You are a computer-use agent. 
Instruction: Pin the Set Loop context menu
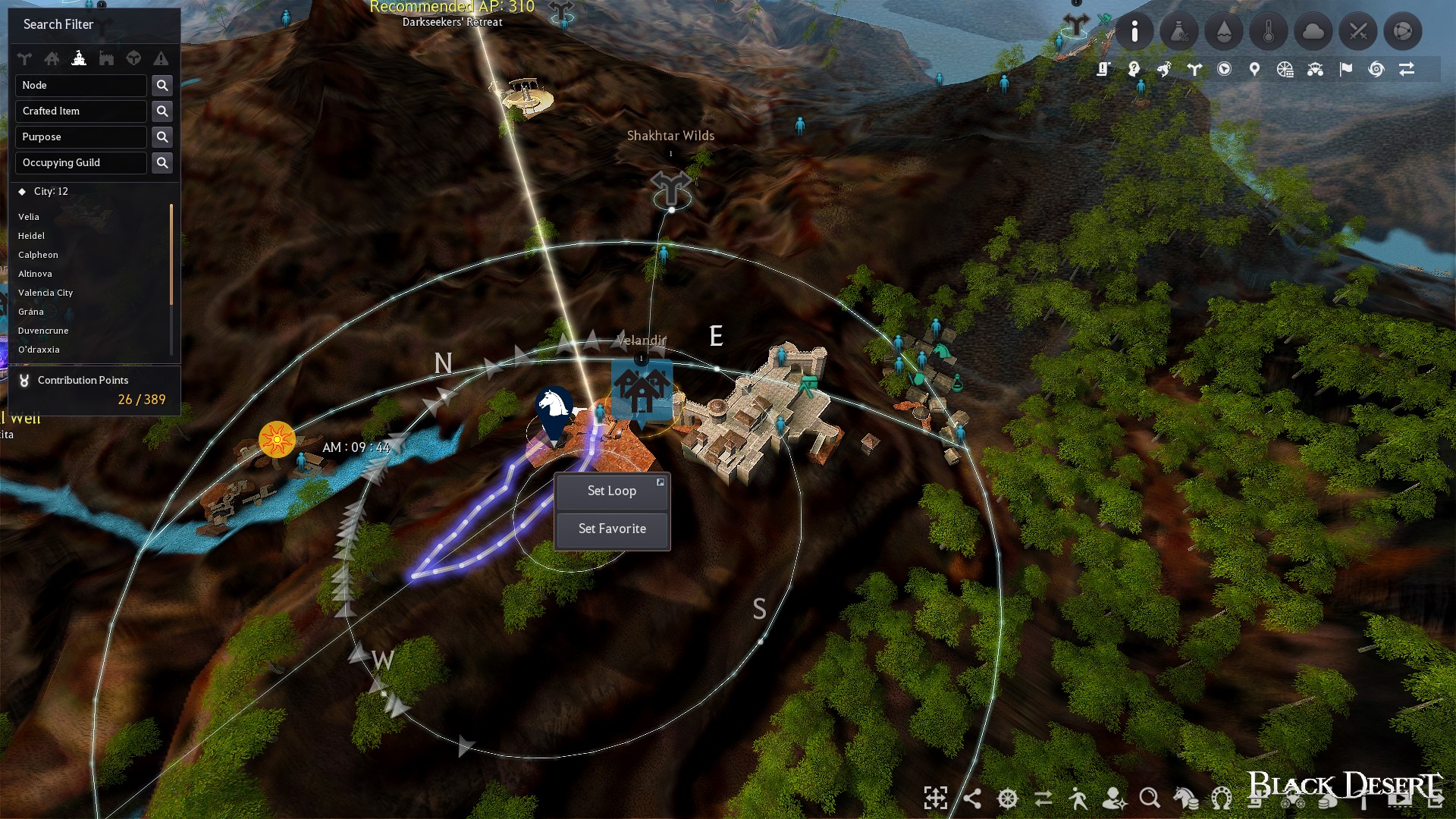(661, 482)
